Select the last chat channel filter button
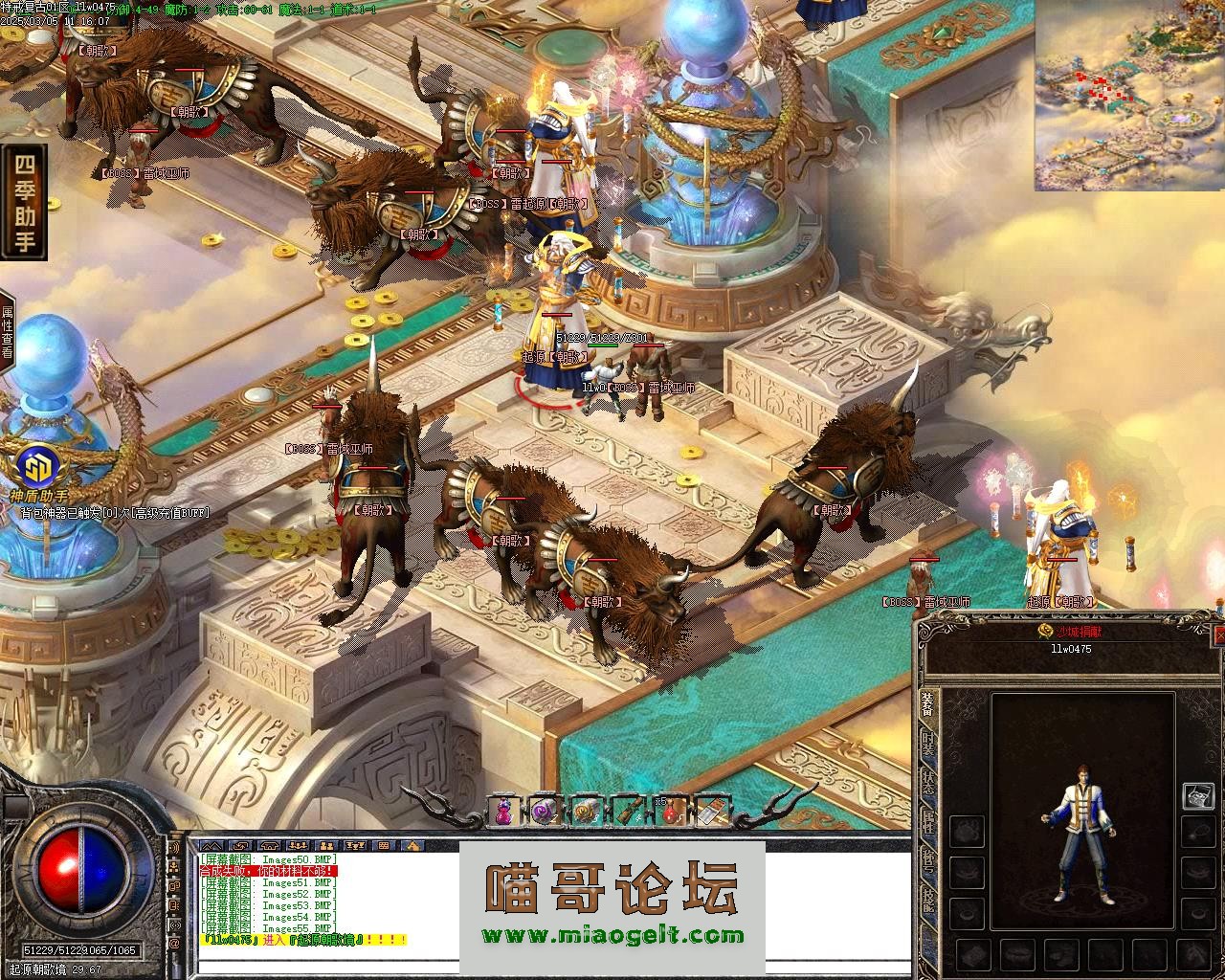The image size is (1225, 980). 412,845
